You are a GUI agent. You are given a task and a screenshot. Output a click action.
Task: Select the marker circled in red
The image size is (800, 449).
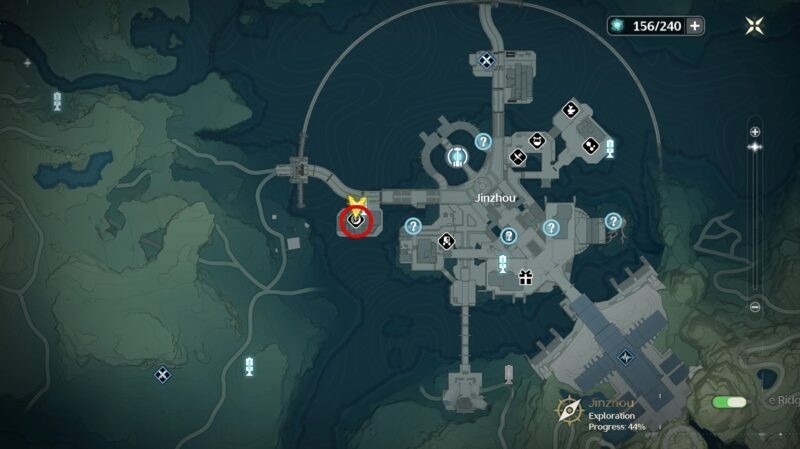[x=355, y=224]
